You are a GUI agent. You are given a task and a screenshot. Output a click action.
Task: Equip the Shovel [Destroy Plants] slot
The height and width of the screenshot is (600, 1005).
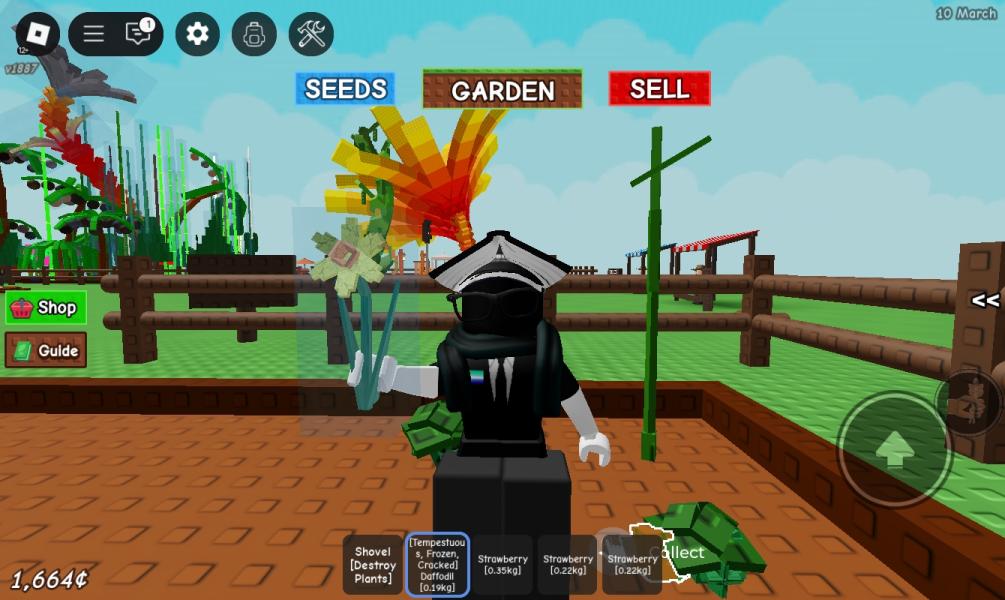point(373,565)
